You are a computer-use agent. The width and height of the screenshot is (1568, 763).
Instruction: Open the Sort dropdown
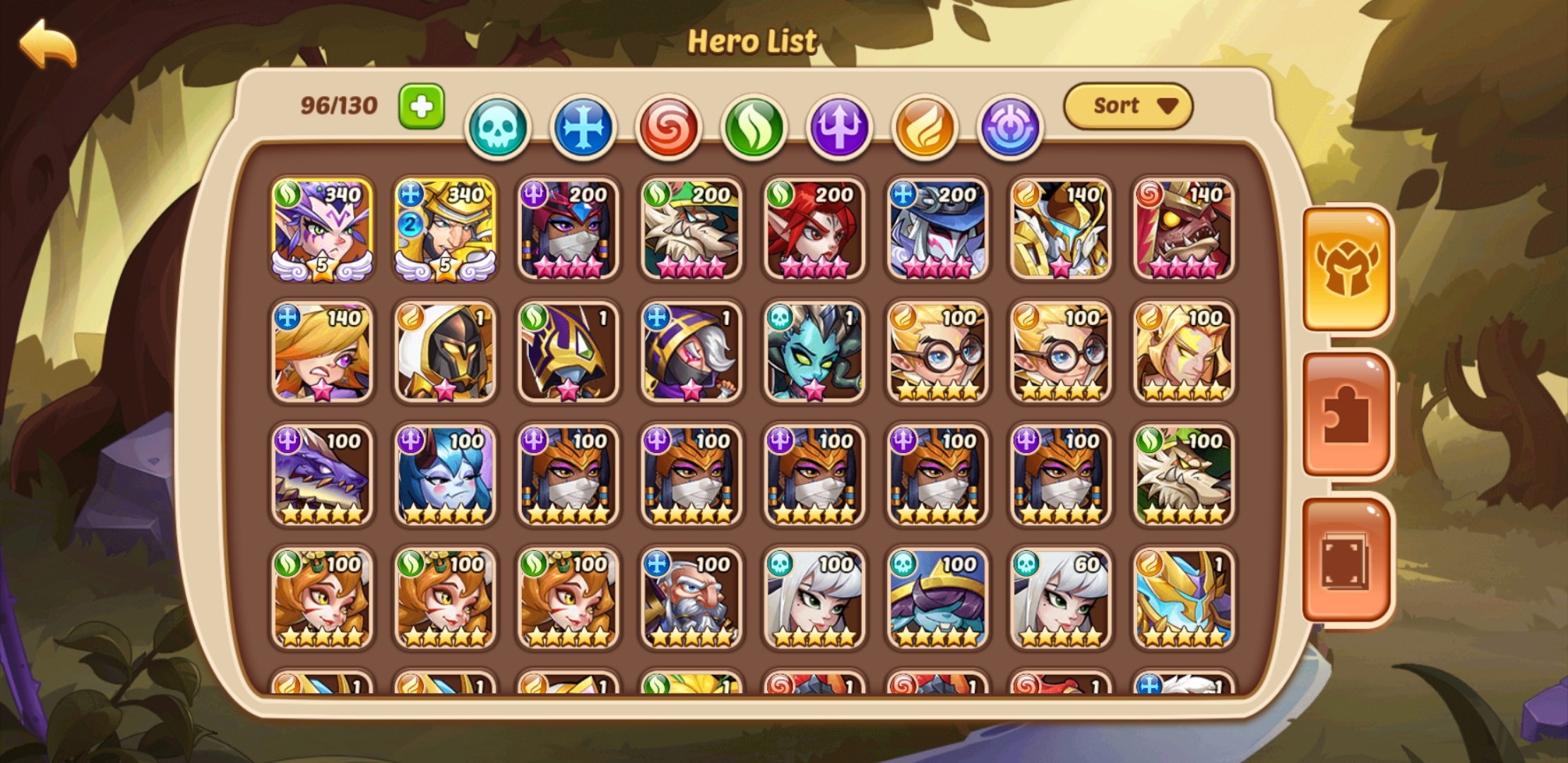click(x=1128, y=105)
